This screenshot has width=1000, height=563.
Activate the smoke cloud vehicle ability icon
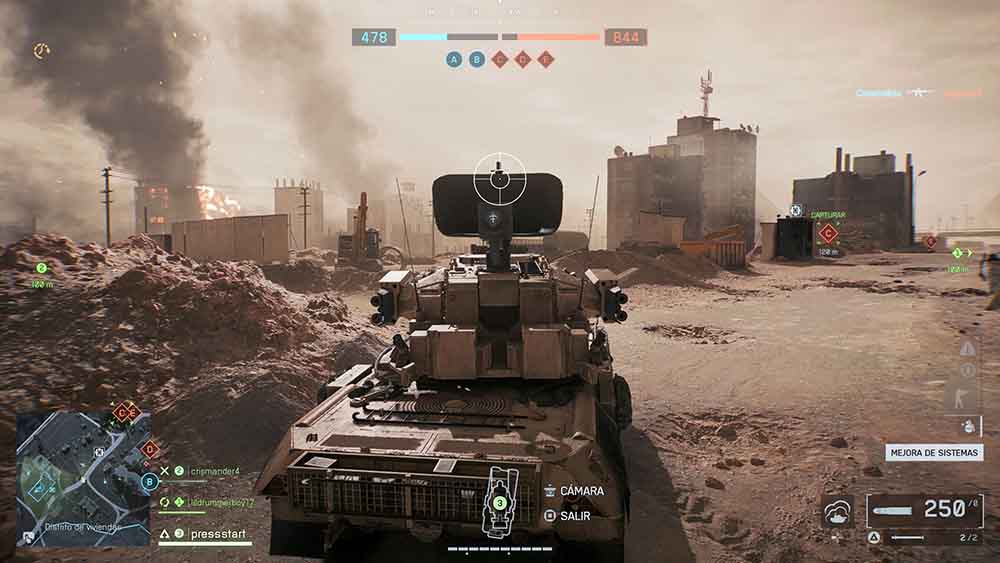[x=836, y=511]
